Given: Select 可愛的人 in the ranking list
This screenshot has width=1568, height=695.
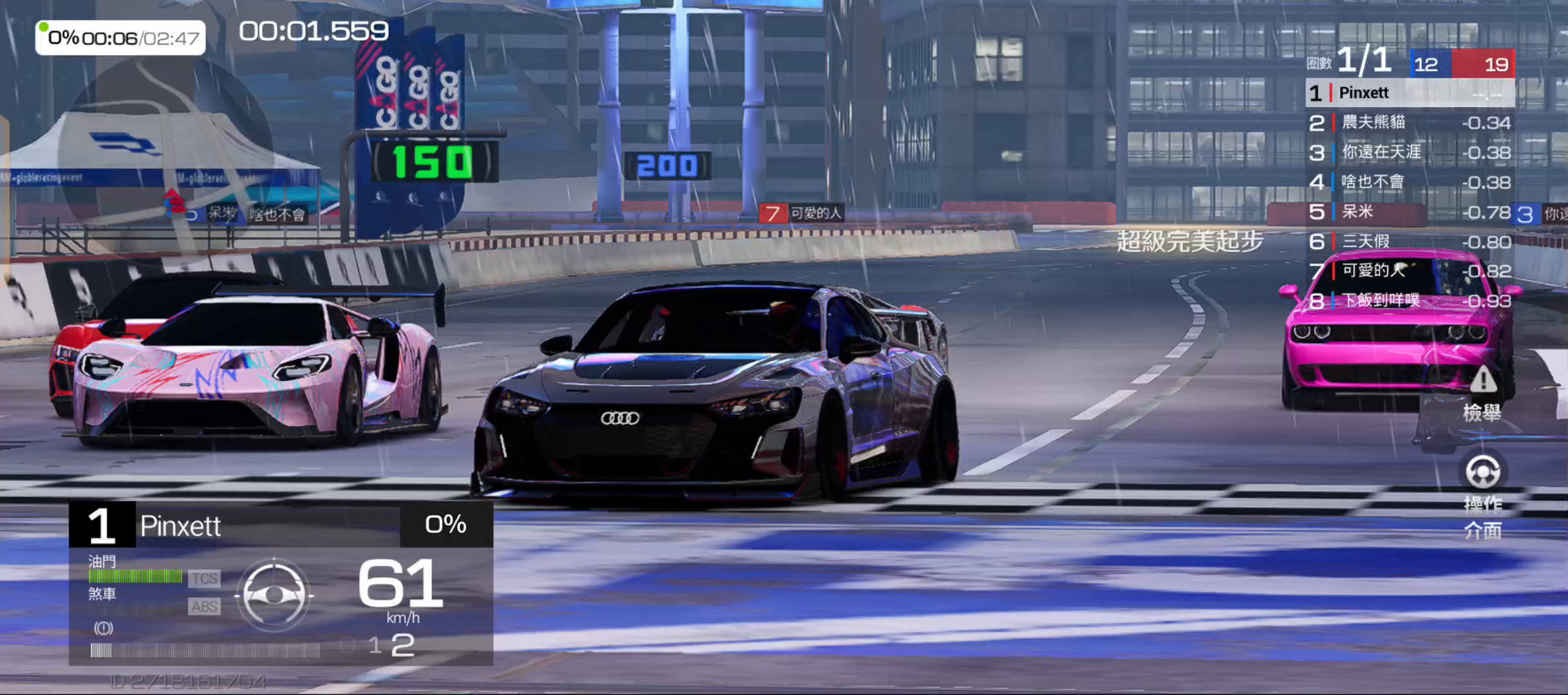Looking at the screenshot, I should 1409,271.
